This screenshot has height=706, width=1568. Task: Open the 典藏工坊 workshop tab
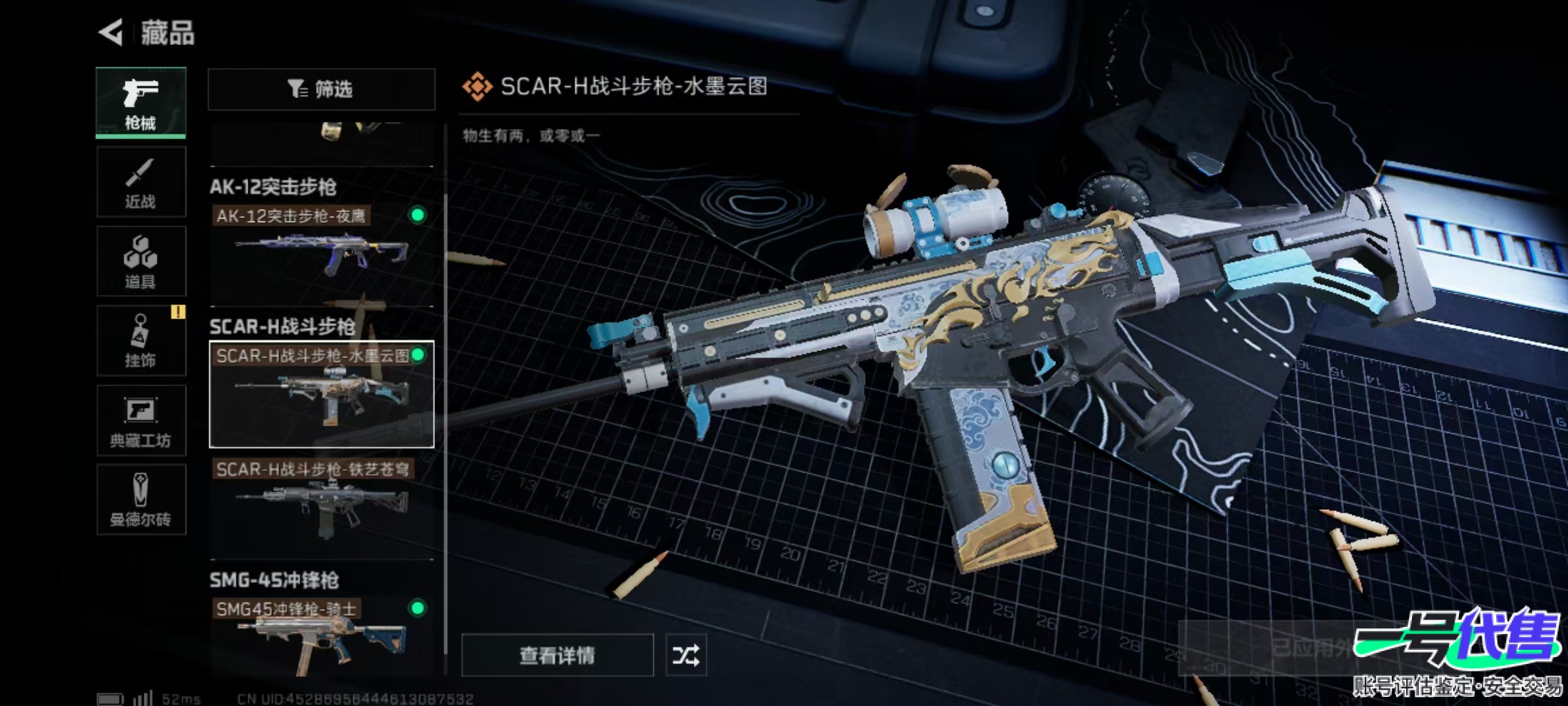(140, 420)
